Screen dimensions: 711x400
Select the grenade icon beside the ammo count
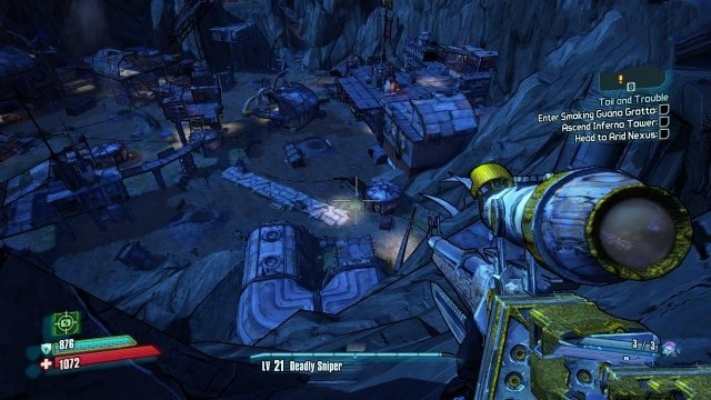coord(667,347)
